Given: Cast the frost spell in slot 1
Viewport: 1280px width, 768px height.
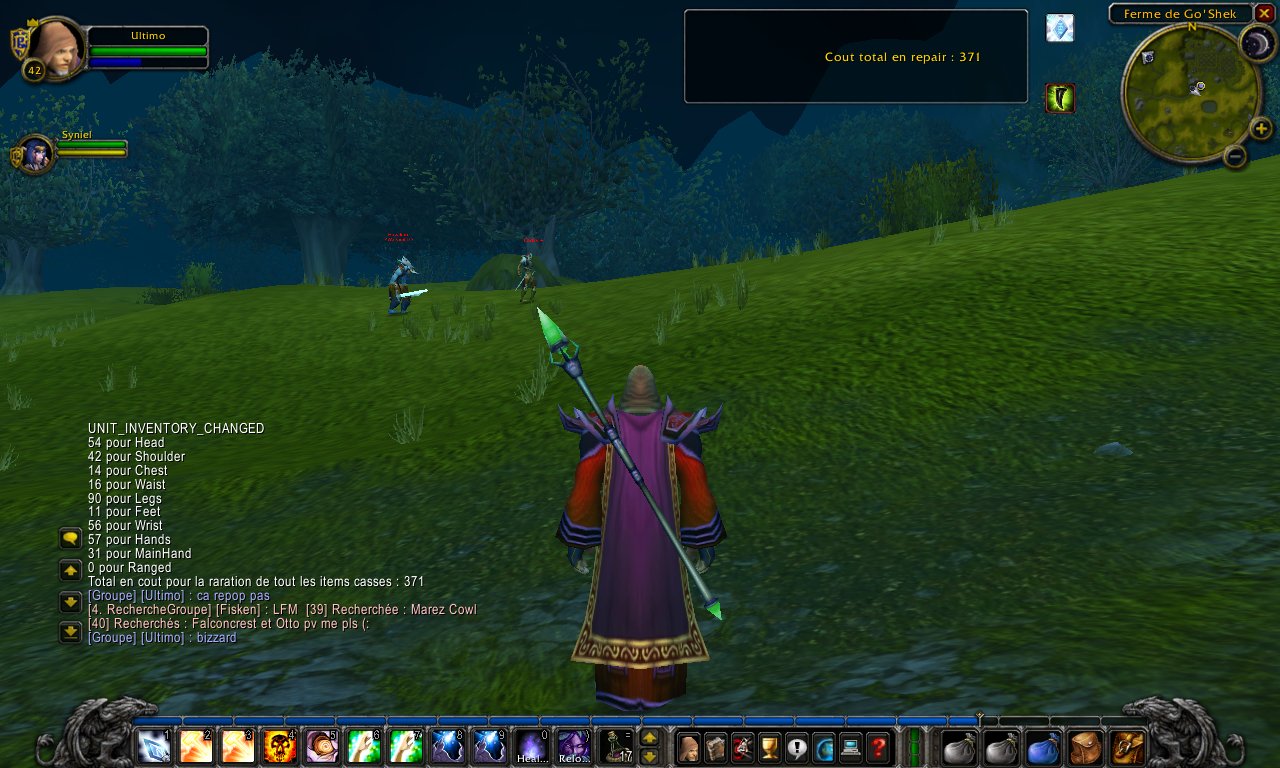Looking at the screenshot, I should [x=154, y=746].
